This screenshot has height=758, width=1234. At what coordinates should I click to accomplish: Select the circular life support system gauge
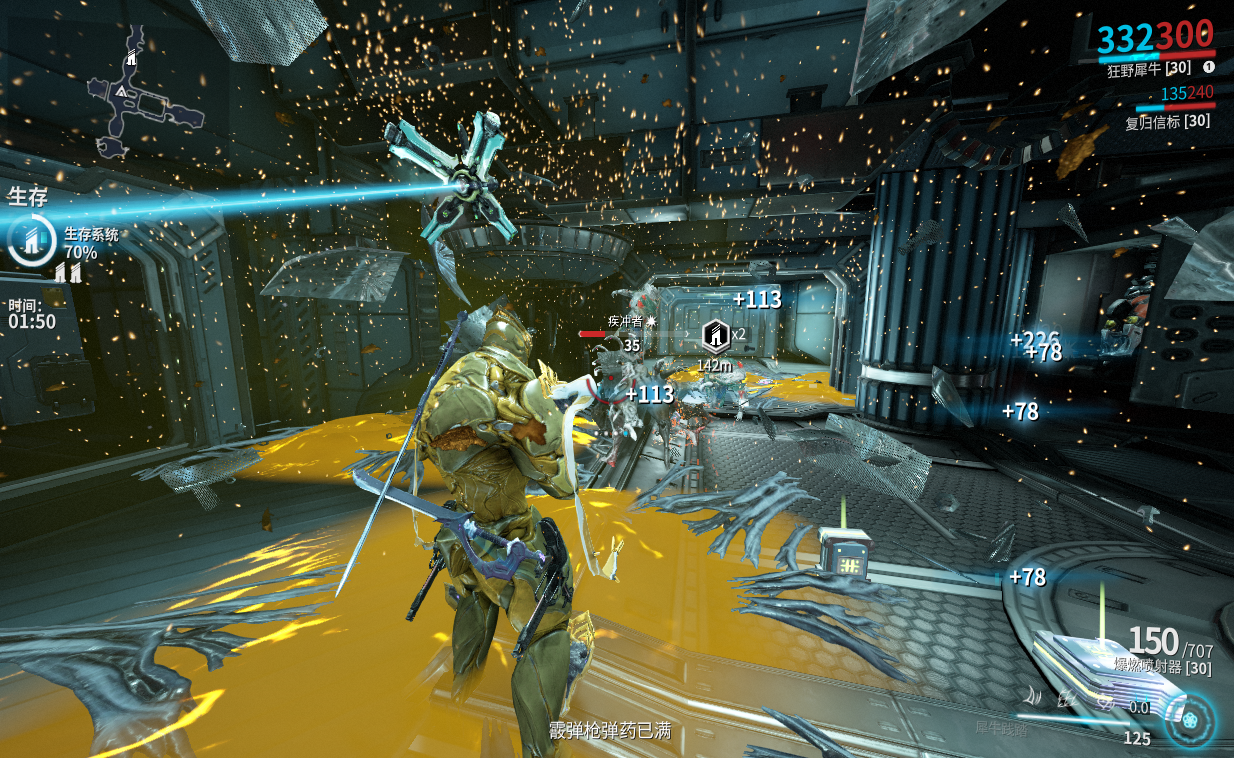point(32,240)
